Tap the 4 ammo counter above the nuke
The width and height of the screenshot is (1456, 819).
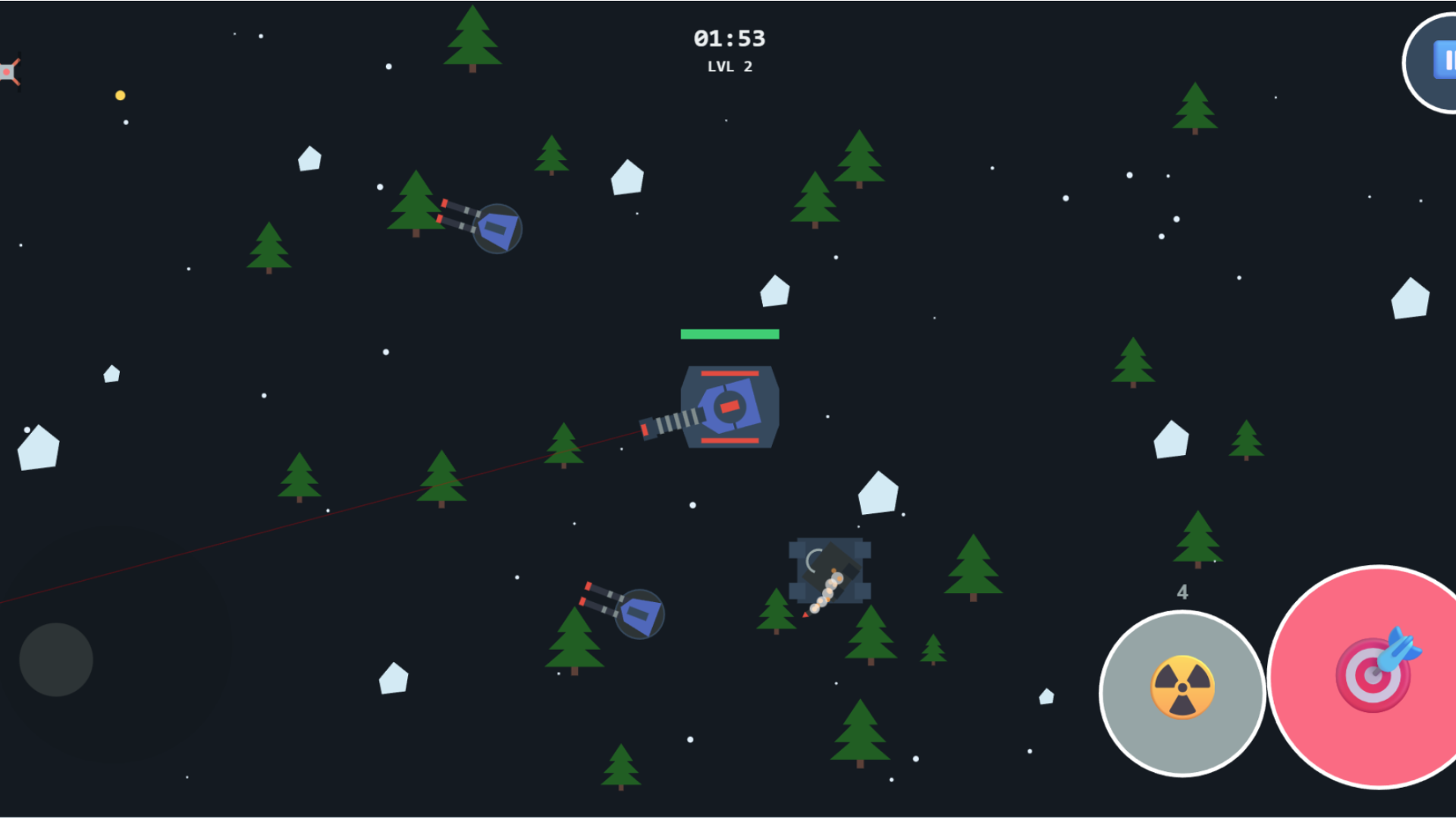click(1183, 592)
